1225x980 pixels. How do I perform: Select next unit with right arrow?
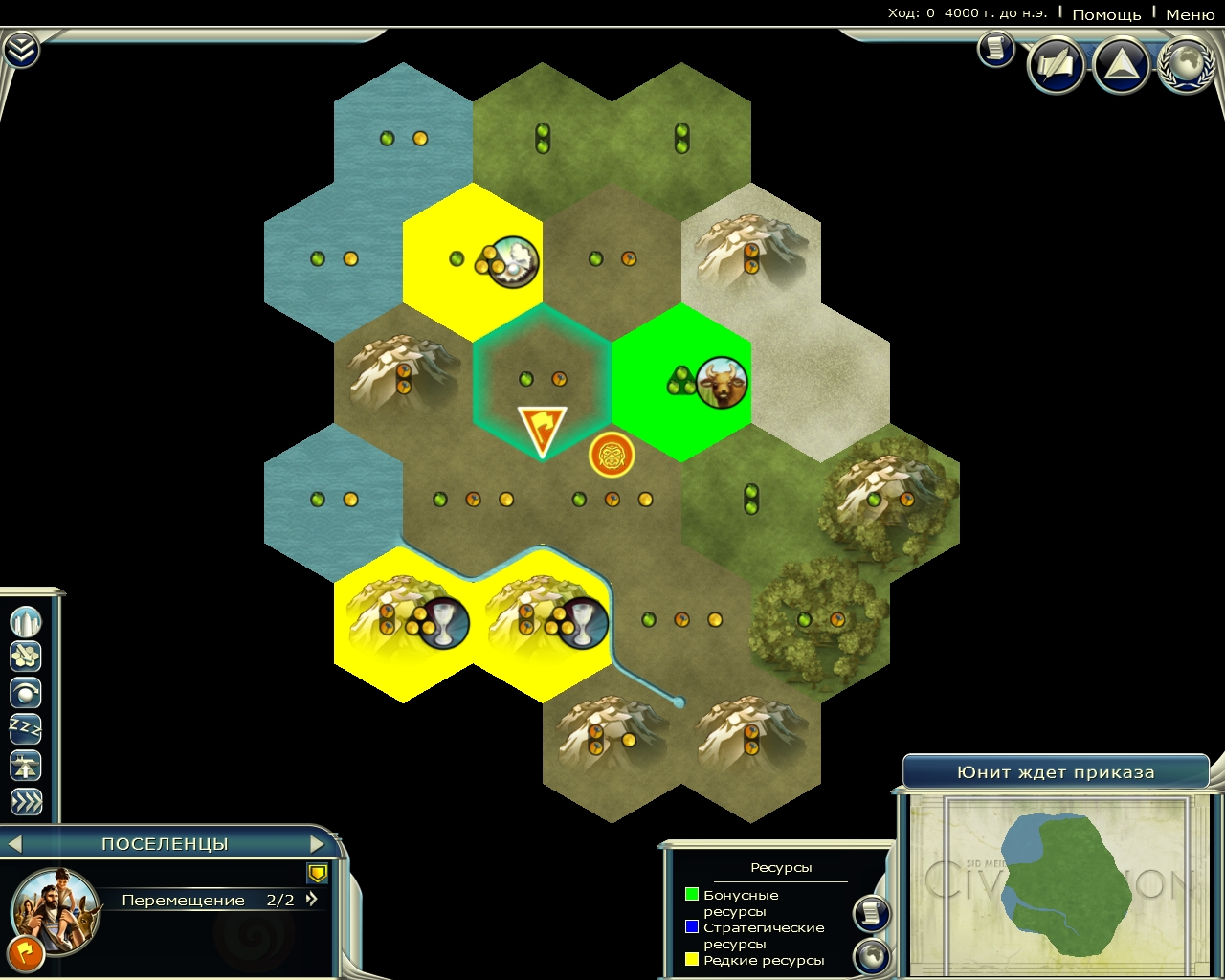[x=318, y=844]
